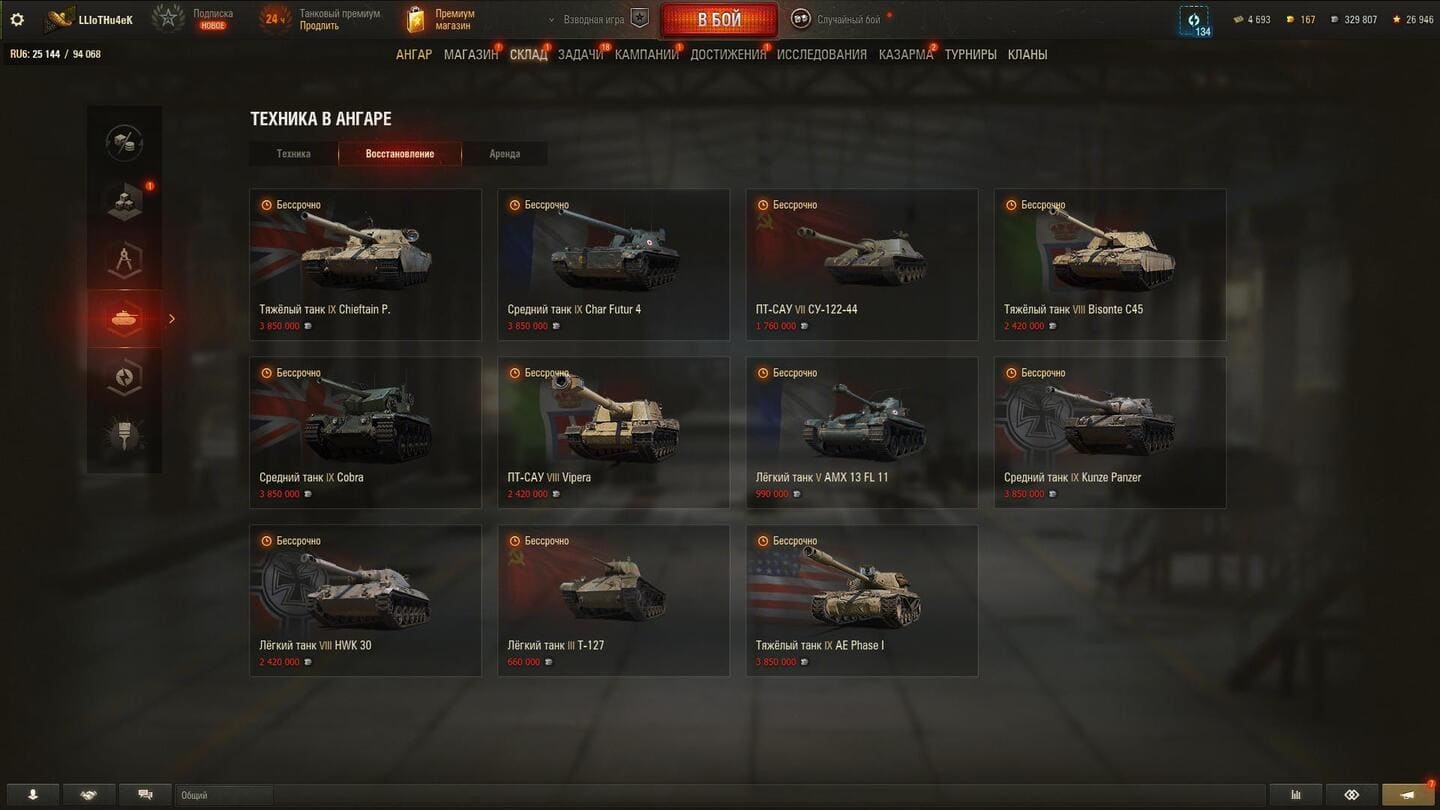The height and width of the screenshot is (810, 1440).
Task: Open the КАЗАРМА barracks
Action: 905,55
